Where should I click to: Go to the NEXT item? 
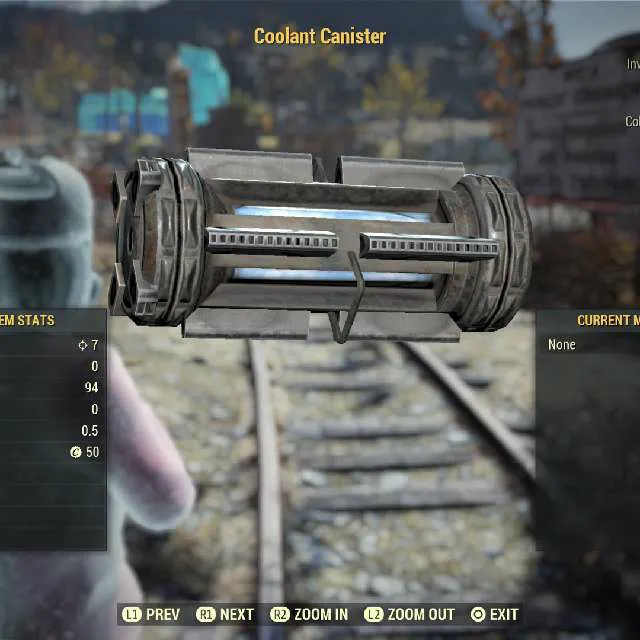(226, 614)
